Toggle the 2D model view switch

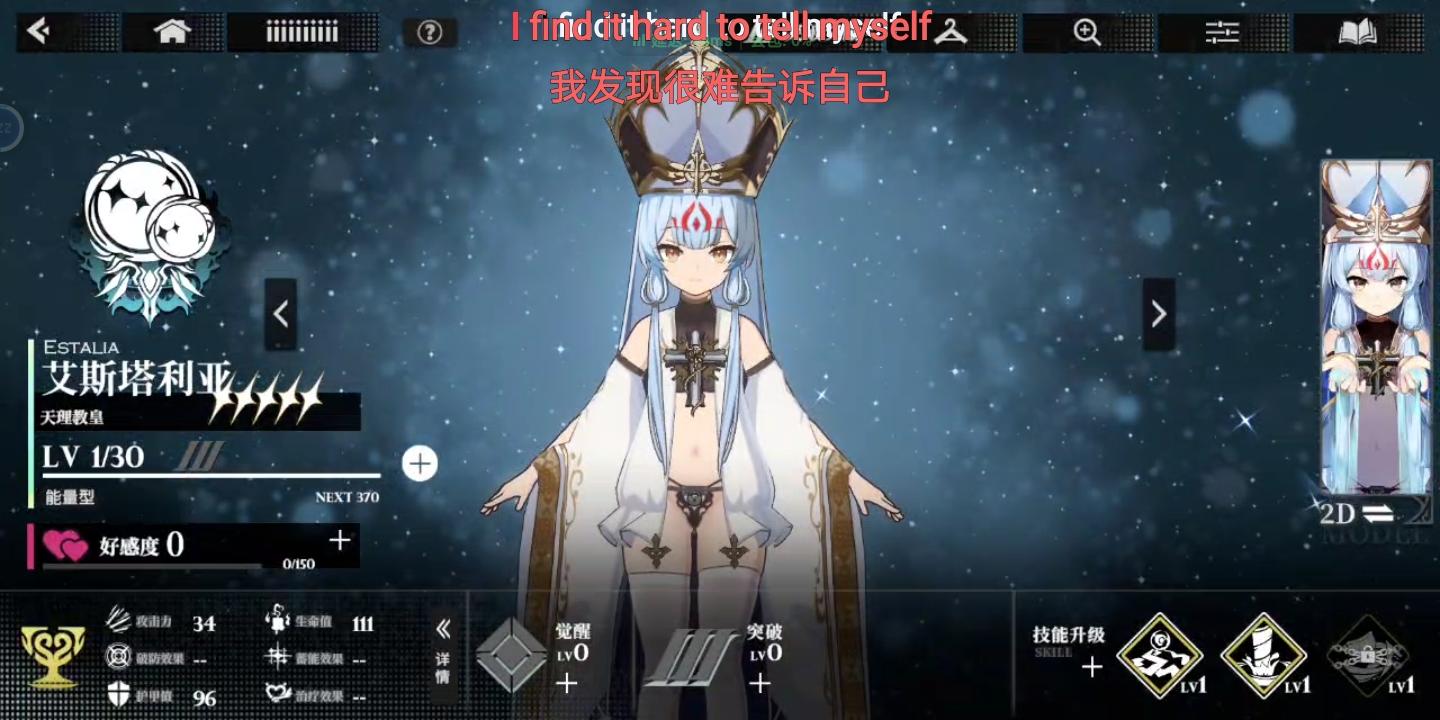click(1357, 514)
